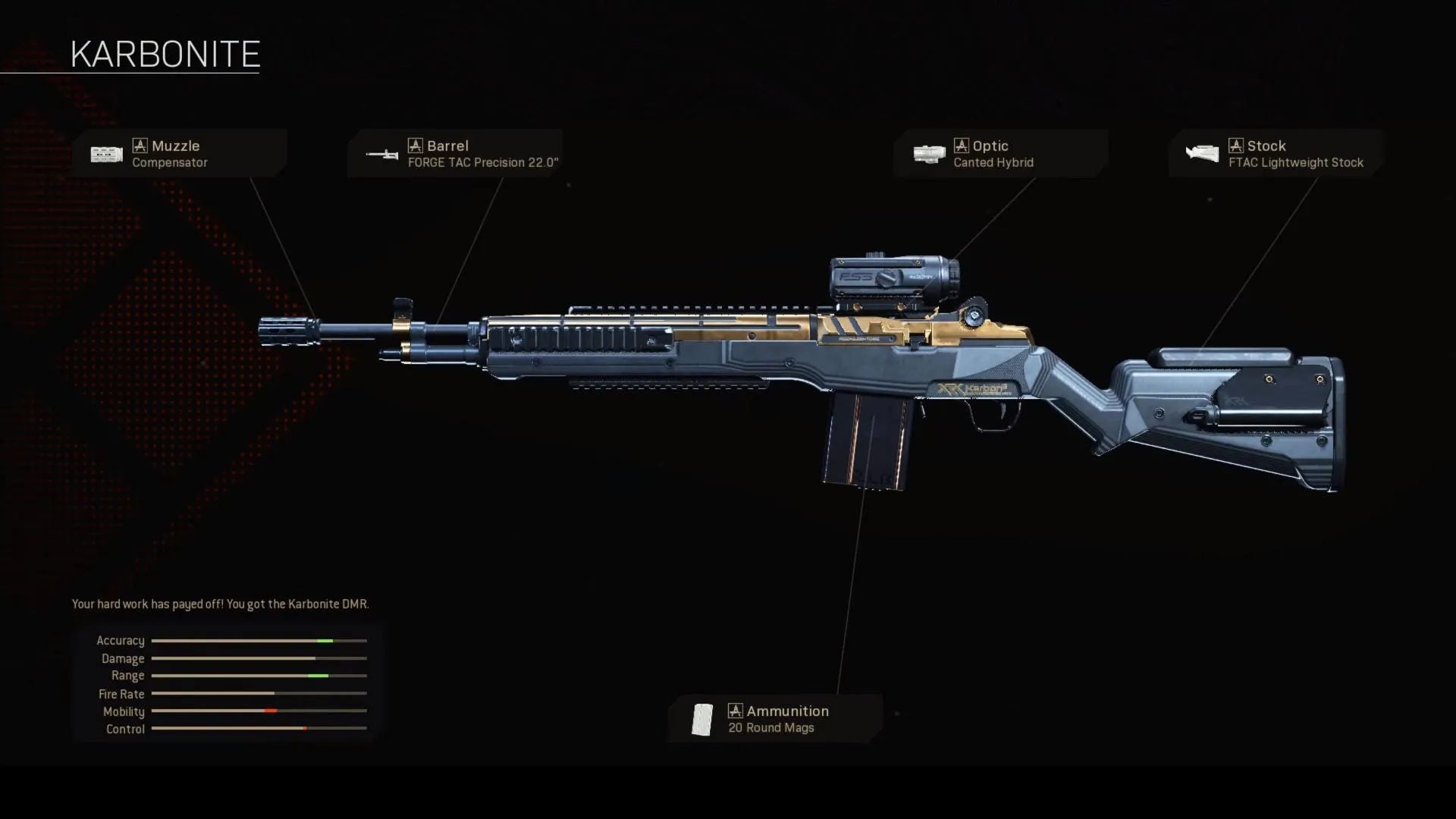
Task: Click the Stock attachment icon
Action: pos(1204,154)
